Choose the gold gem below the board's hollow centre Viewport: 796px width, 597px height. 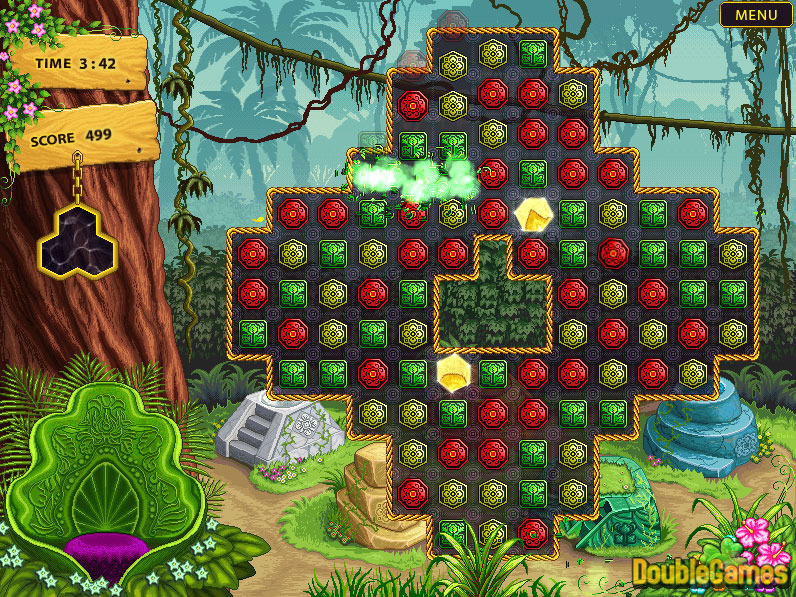click(452, 372)
